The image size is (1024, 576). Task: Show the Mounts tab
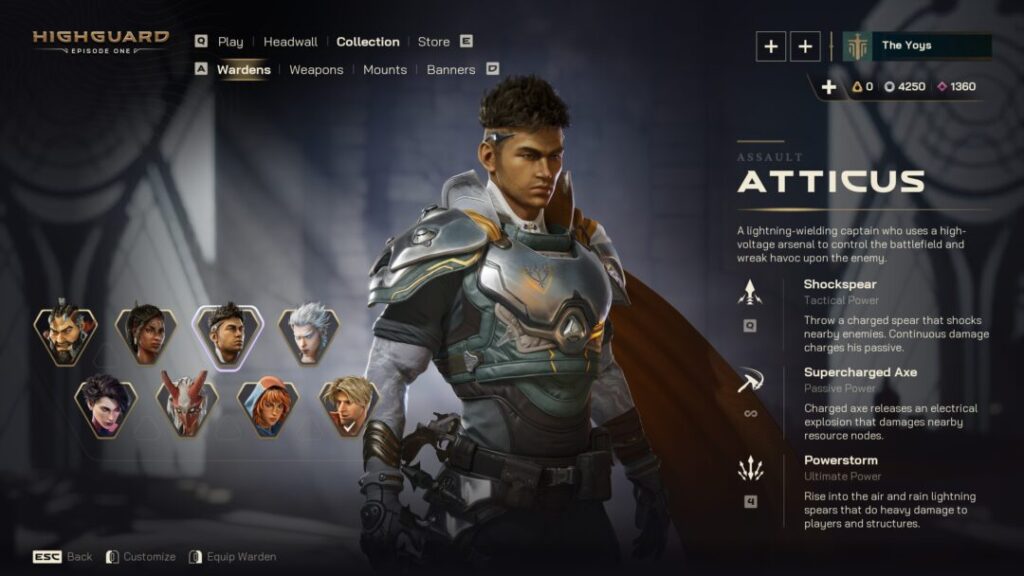coord(385,70)
